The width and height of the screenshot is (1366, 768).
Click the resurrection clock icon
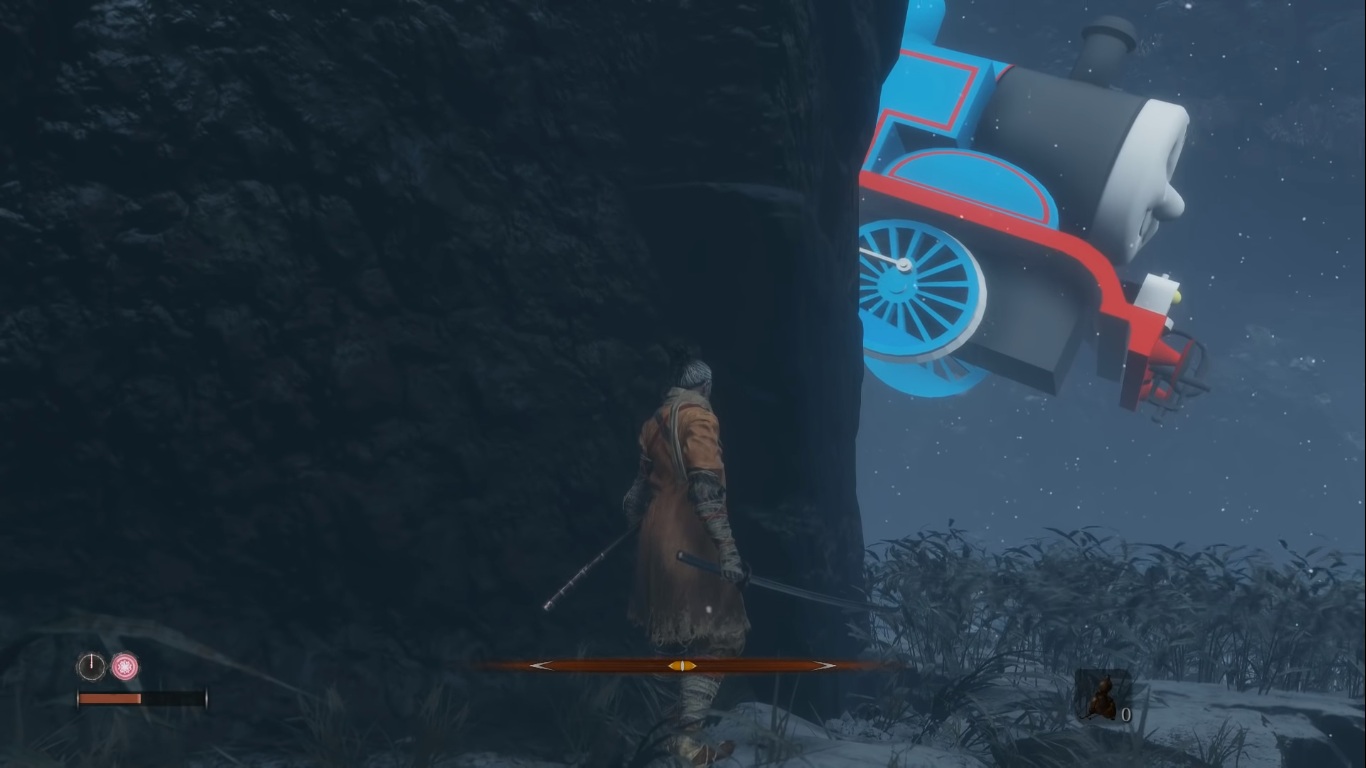[91, 666]
